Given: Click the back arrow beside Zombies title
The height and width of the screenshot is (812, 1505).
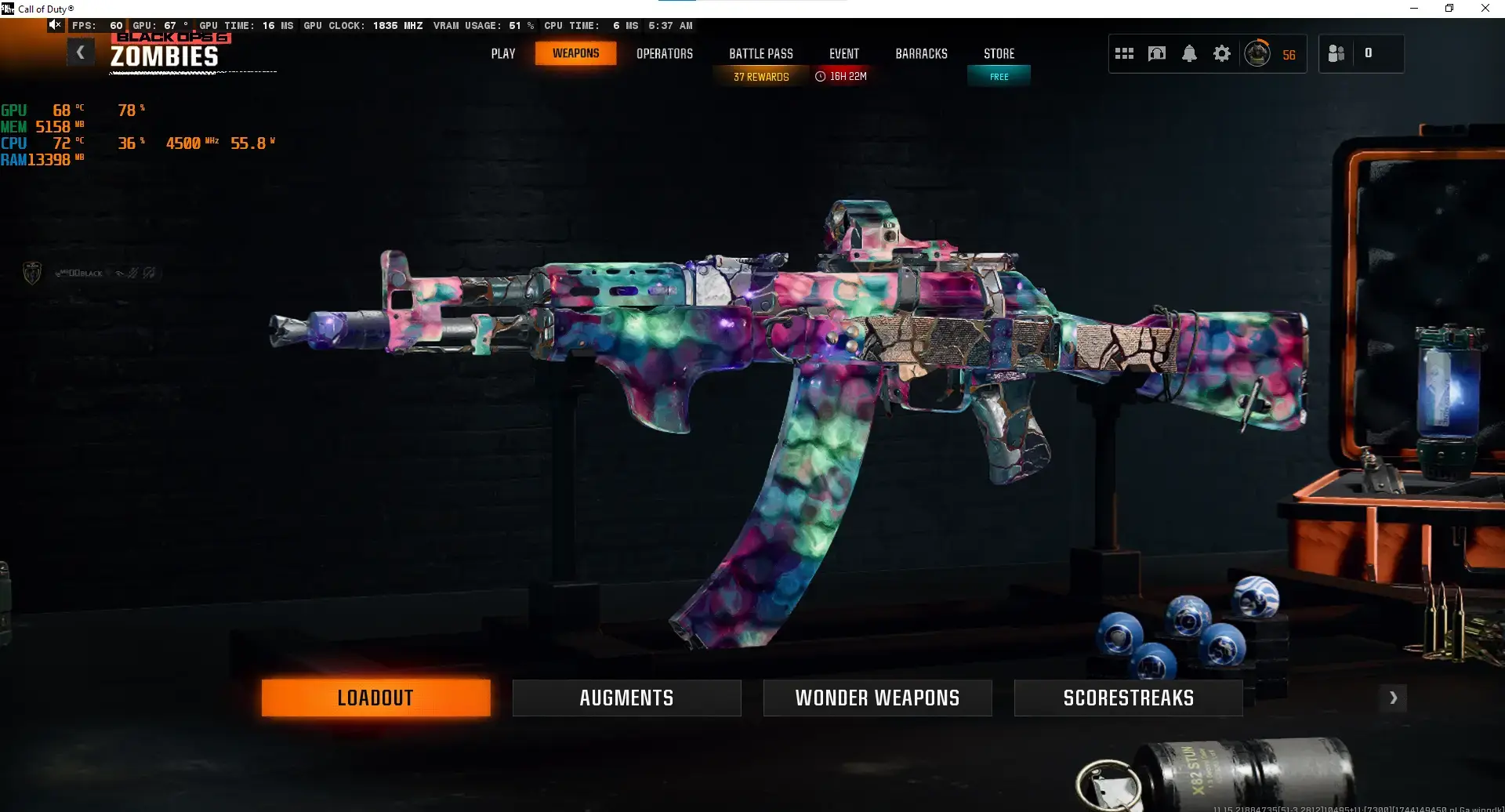Looking at the screenshot, I should pos(81,52).
